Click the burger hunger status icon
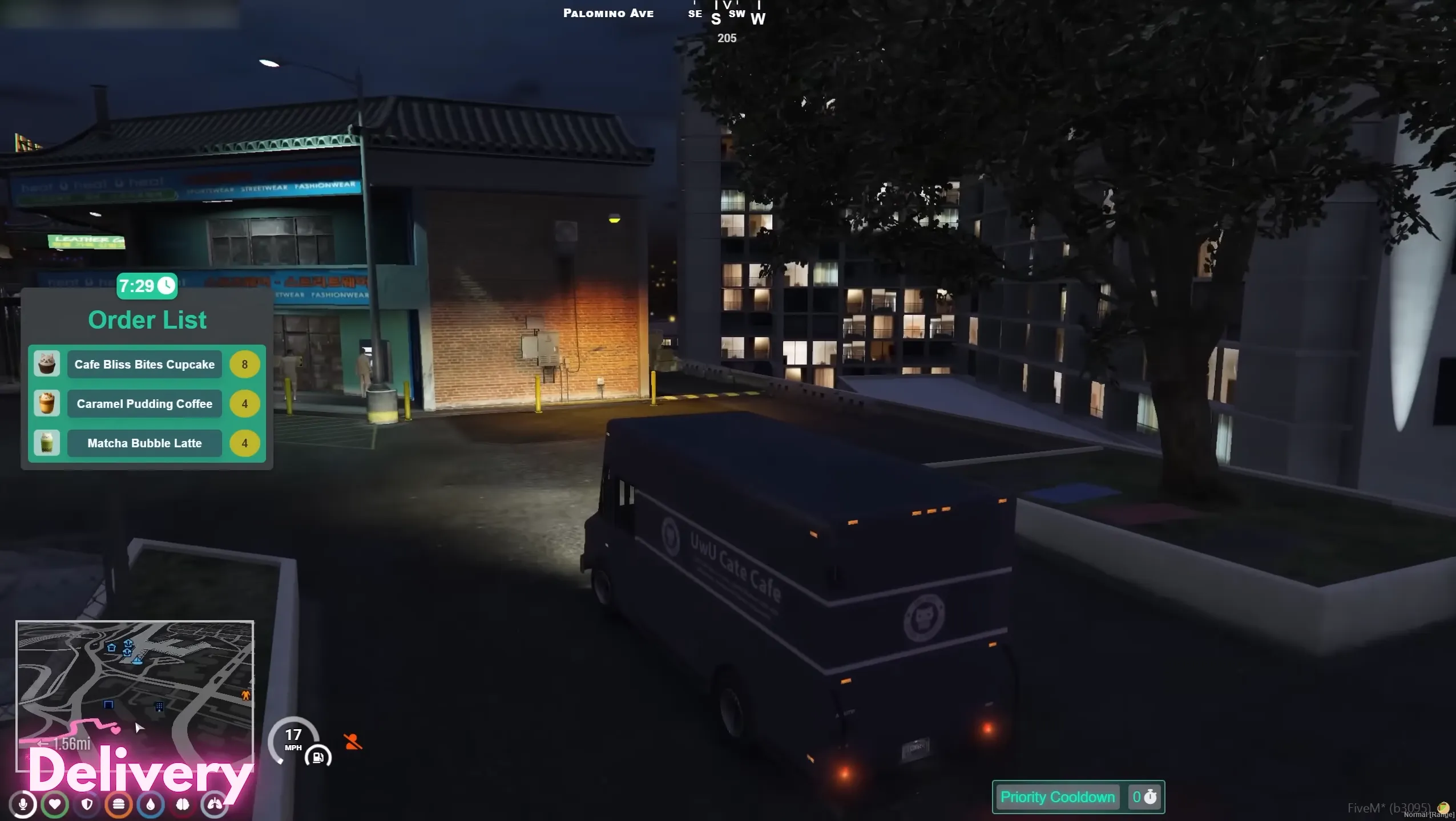This screenshot has height=821, width=1456. (x=119, y=805)
